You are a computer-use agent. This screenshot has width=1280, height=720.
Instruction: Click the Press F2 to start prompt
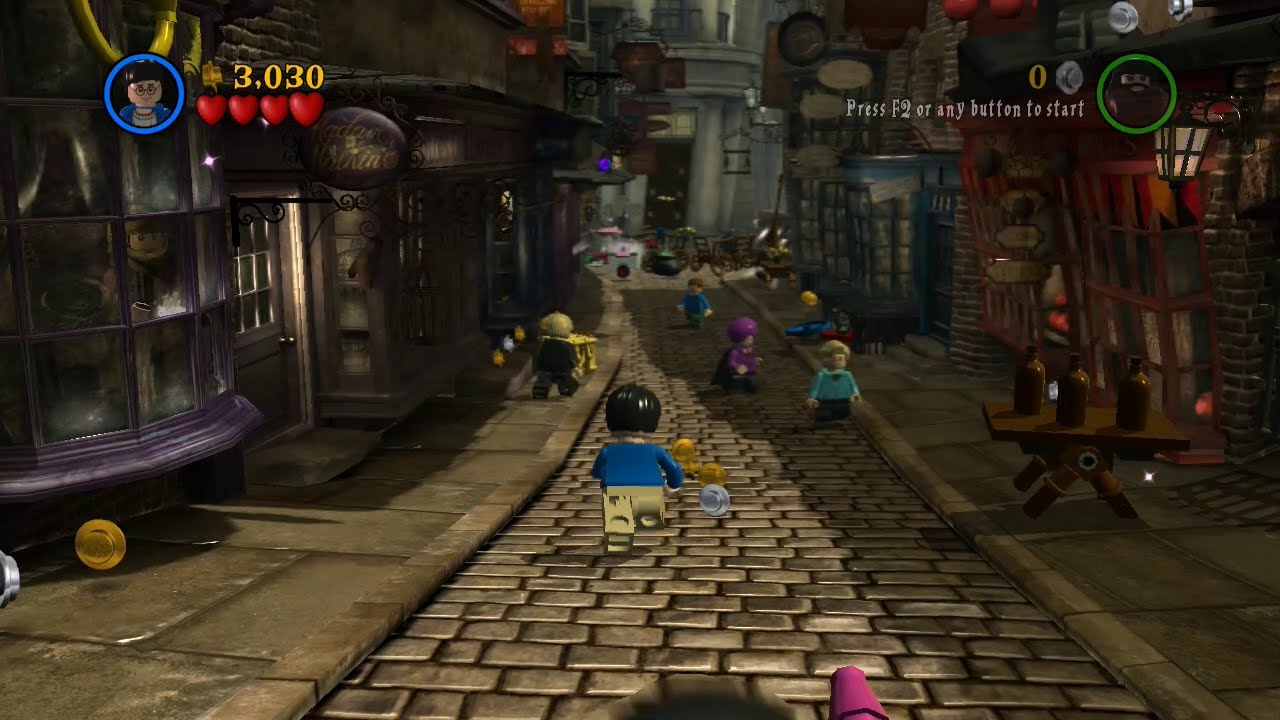click(965, 108)
